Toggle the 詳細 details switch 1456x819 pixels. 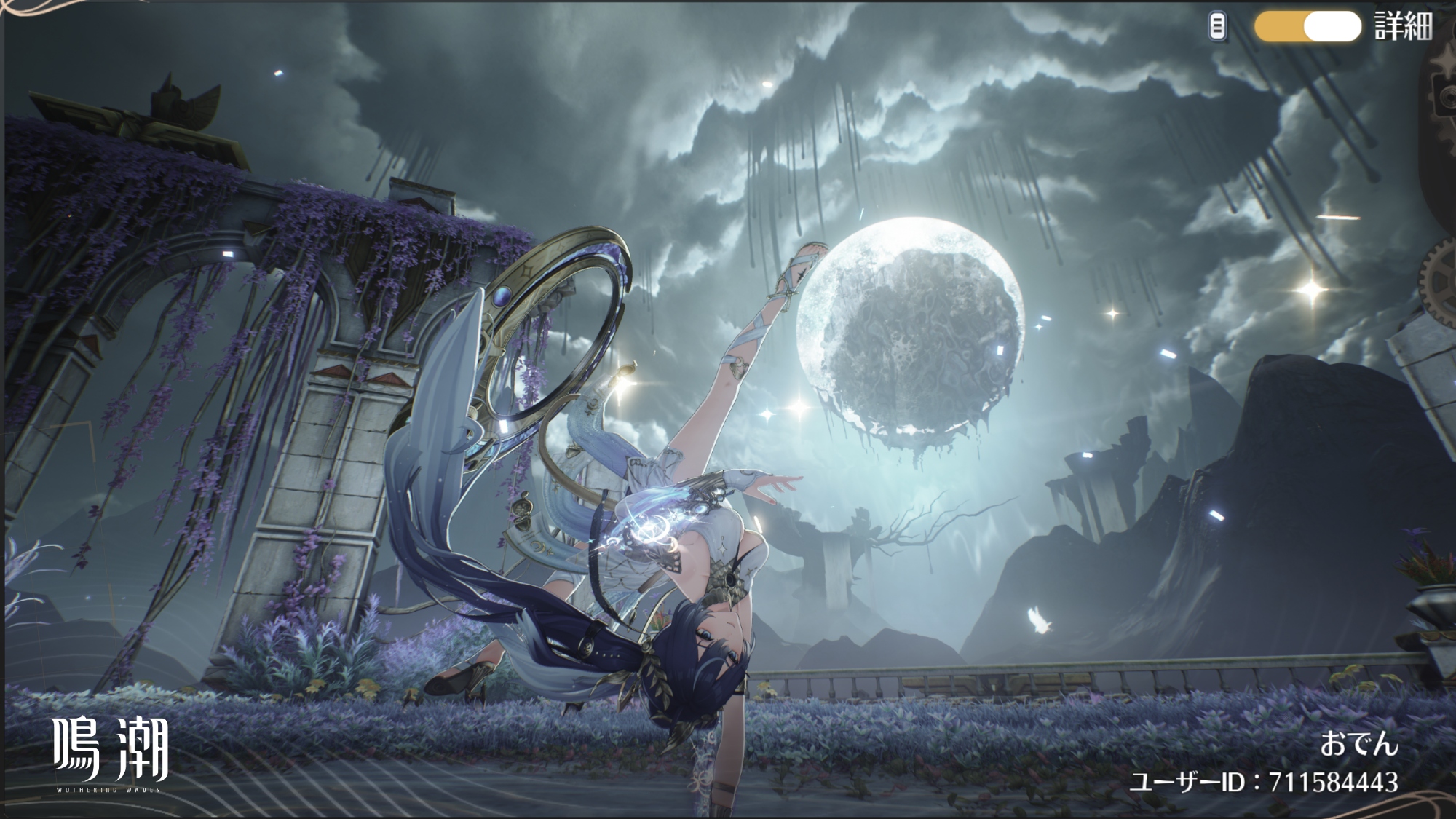pos(1307,28)
